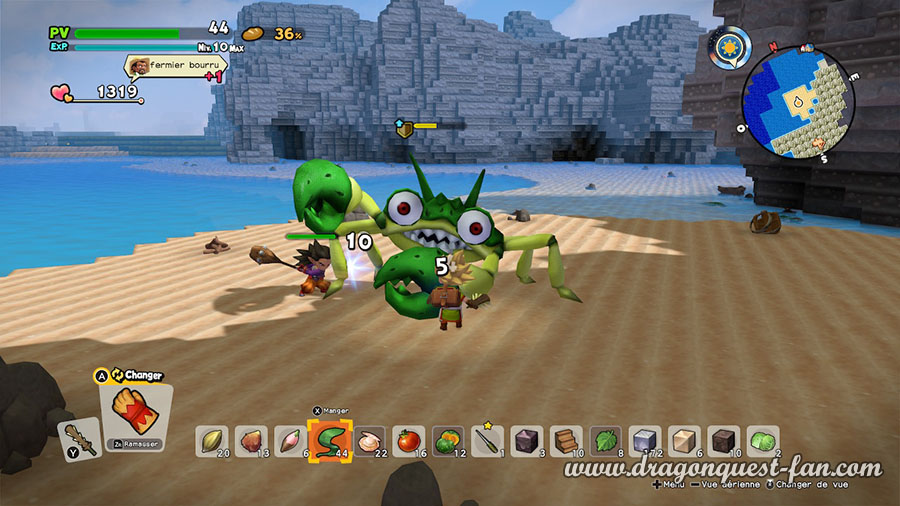Pick the grey stone block slot
This screenshot has width=900, height=506.
click(644, 441)
